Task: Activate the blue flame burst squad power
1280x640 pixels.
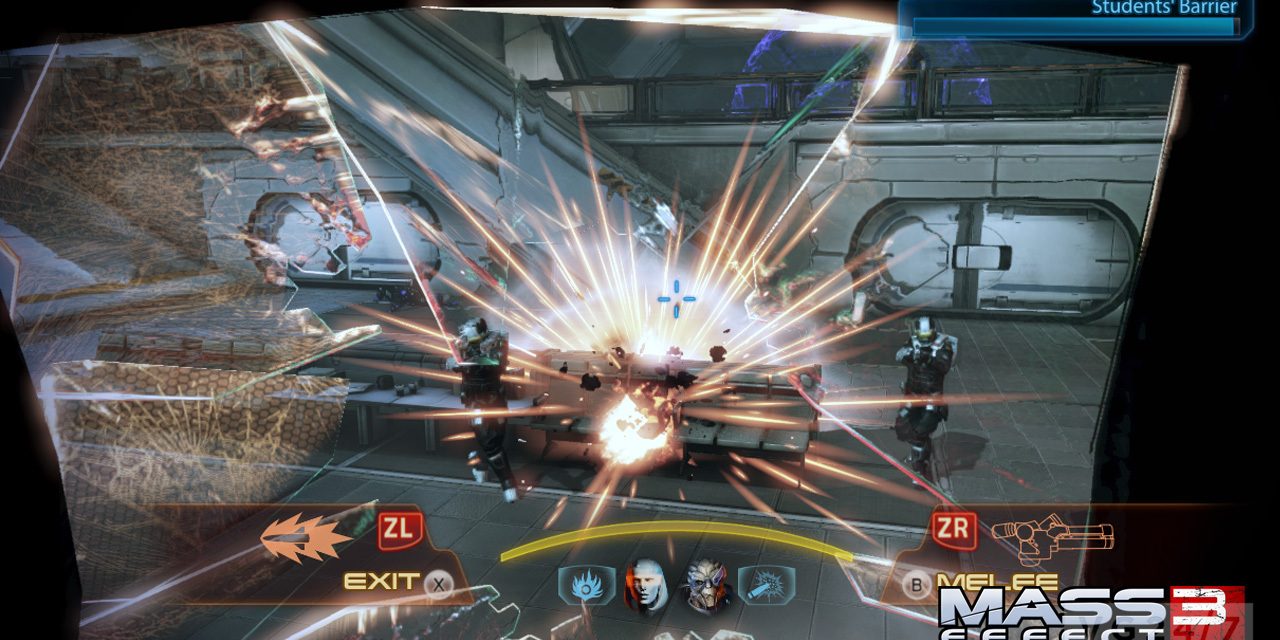Action: tap(588, 583)
